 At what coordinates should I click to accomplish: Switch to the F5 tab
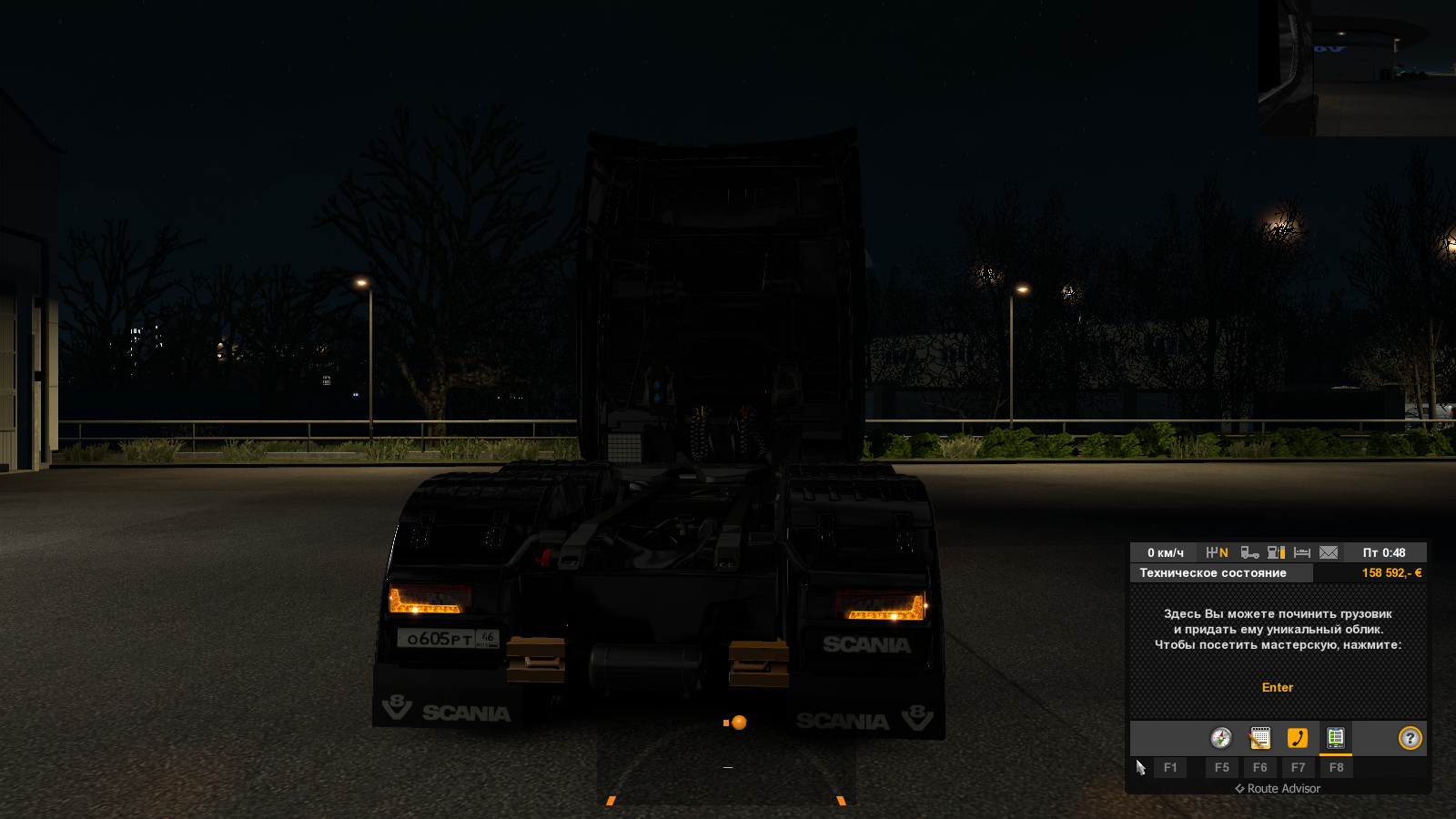coord(1222,767)
